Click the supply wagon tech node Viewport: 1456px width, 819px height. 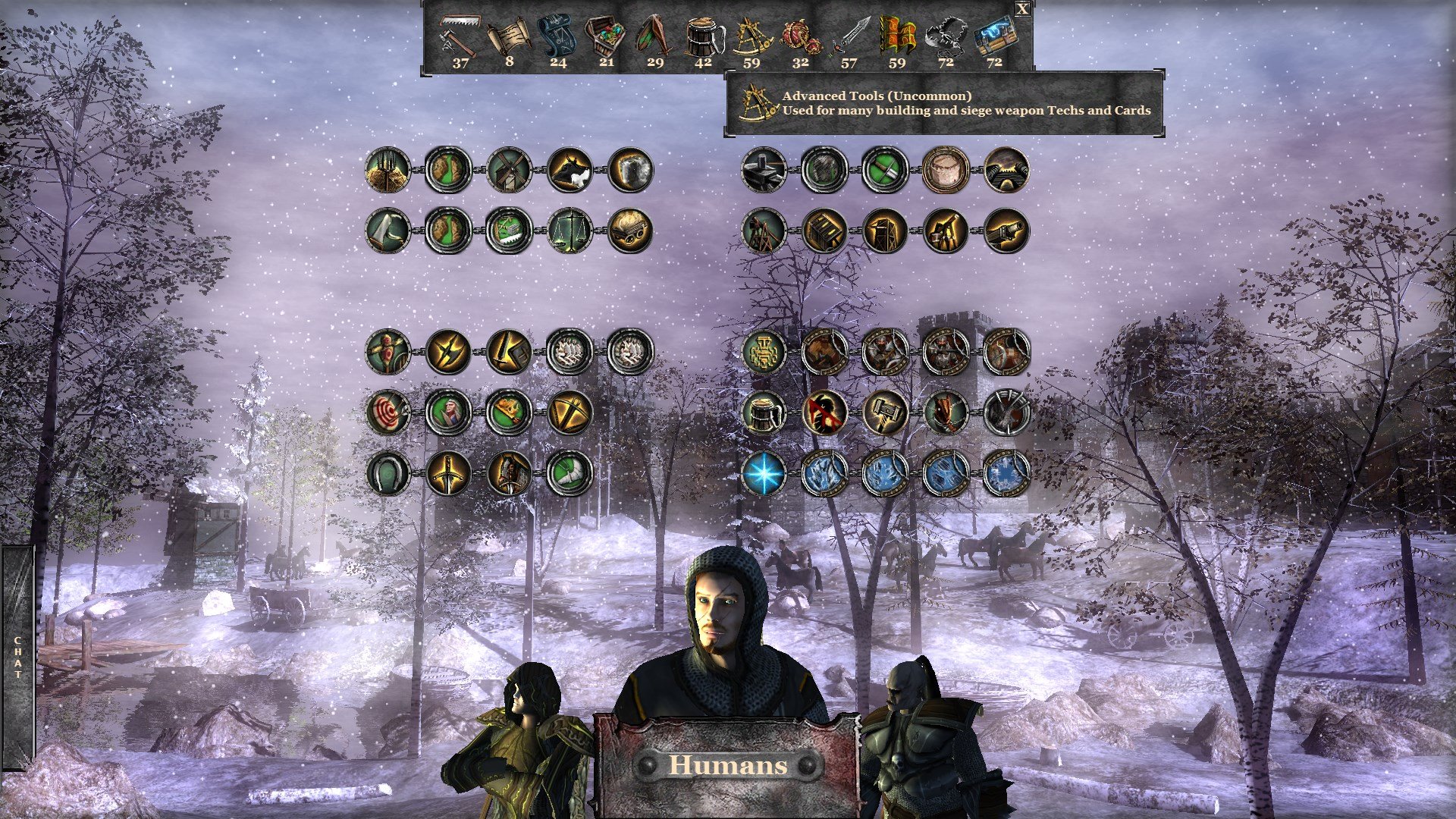click(x=629, y=231)
